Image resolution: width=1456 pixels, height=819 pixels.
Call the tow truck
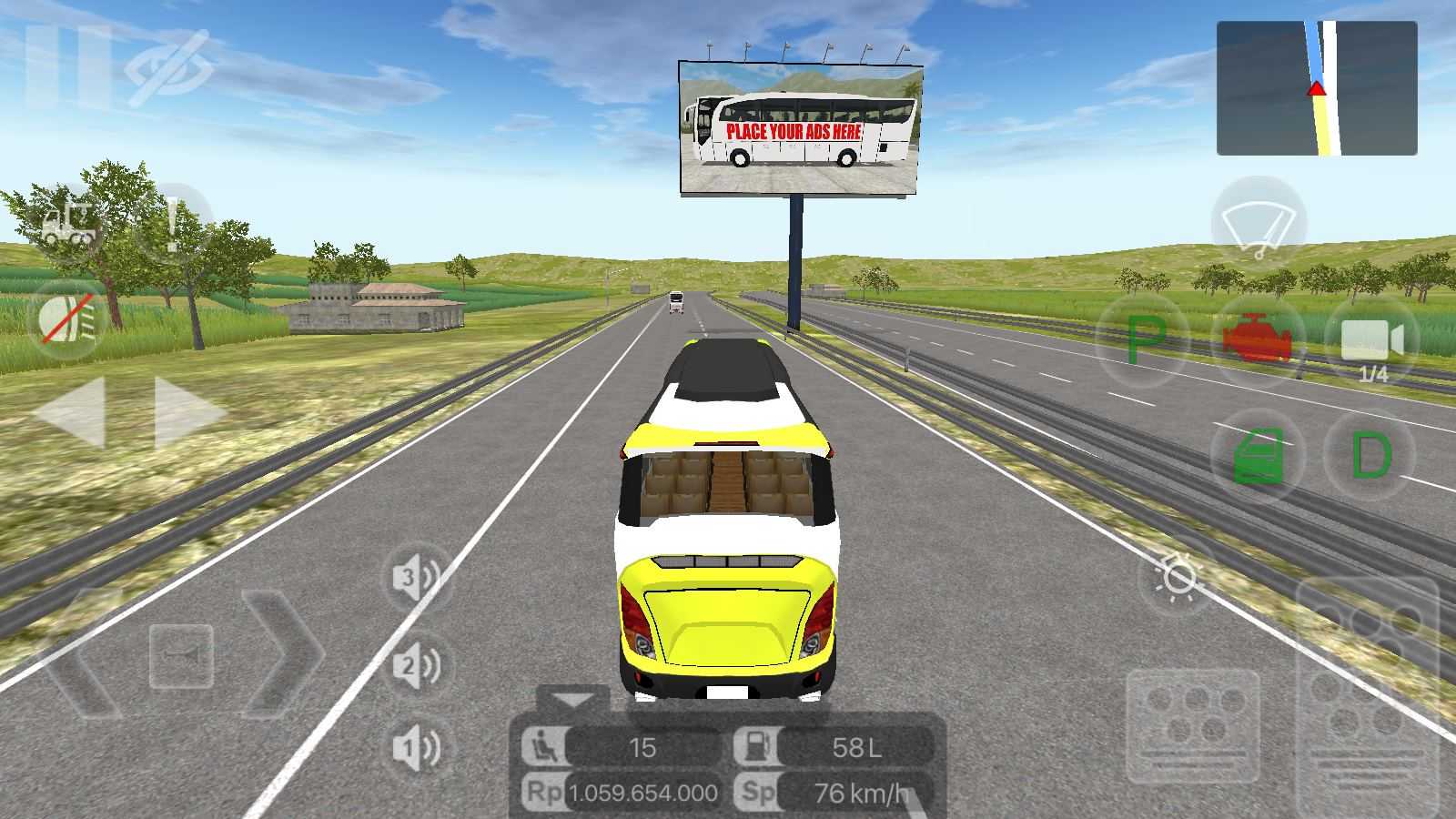click(x=71, y=223)
